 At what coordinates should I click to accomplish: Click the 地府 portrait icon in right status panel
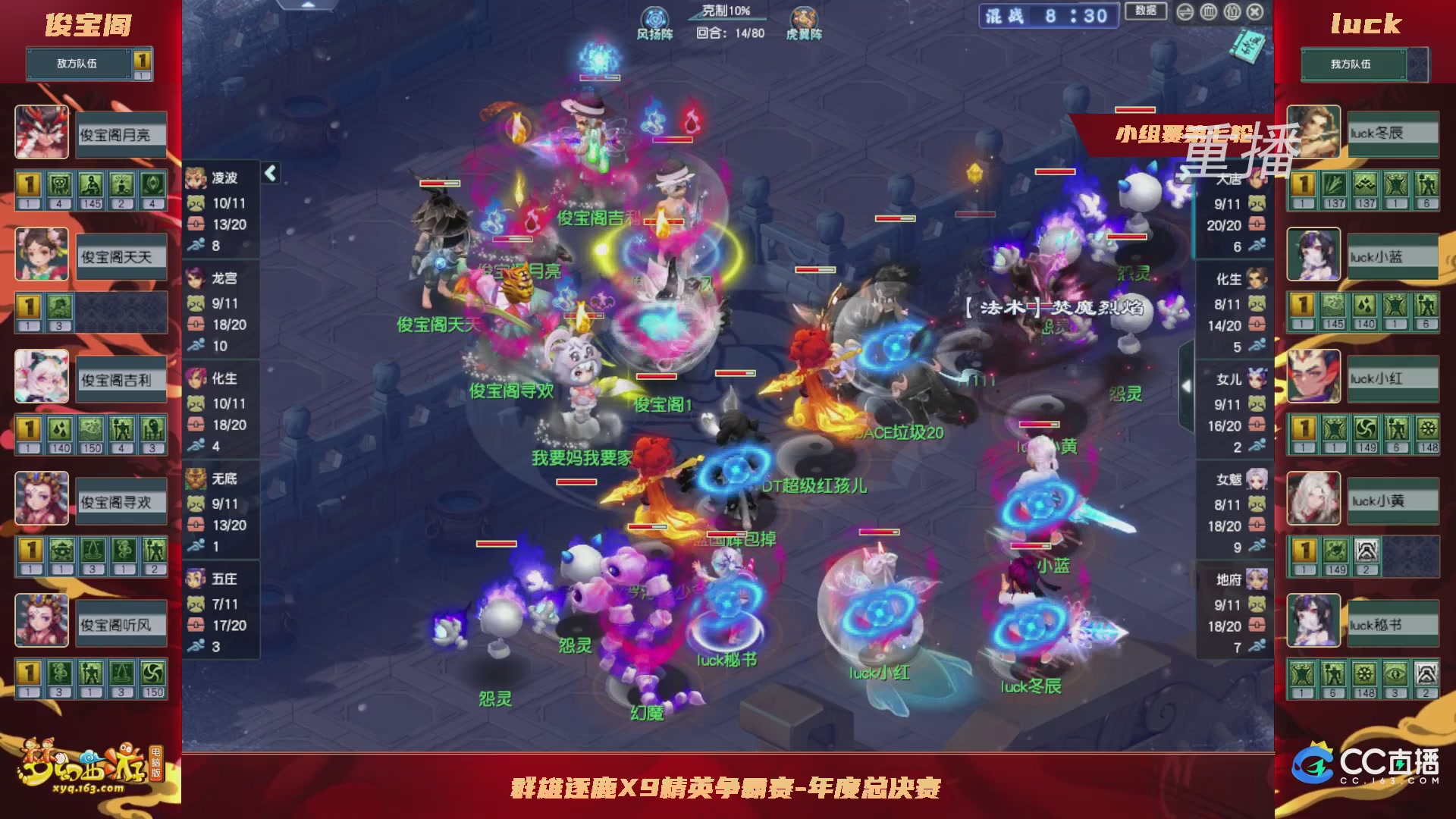pyautogui.click(x=1257, y=579)
